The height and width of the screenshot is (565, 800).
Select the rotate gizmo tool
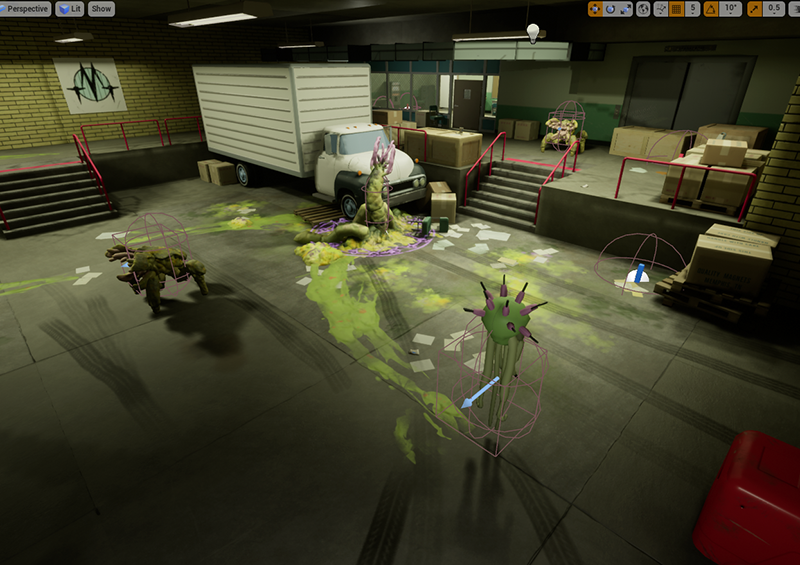pyautogui.click(x=610, y=9)
